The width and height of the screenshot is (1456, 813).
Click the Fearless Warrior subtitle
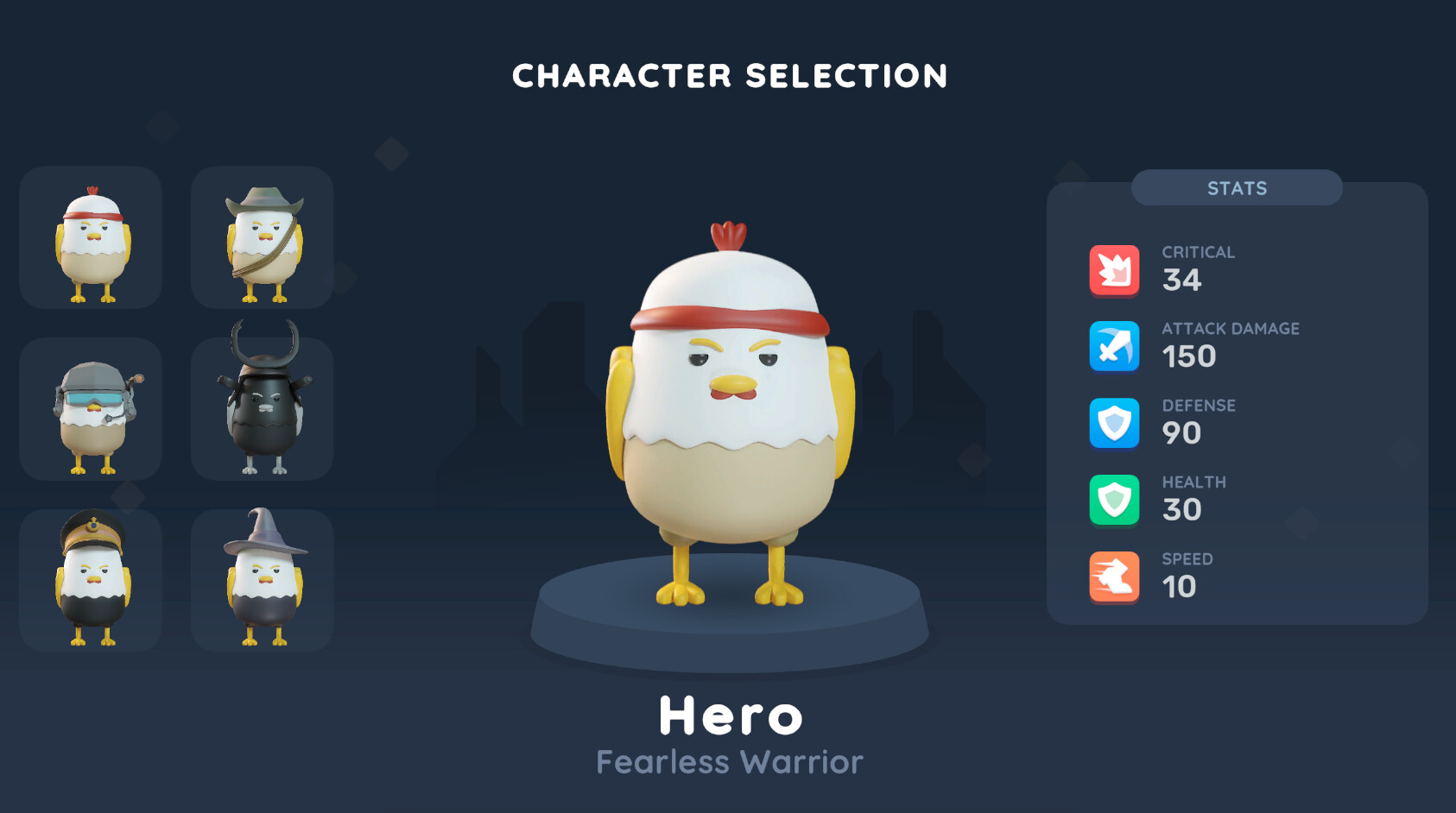point(728,761)
